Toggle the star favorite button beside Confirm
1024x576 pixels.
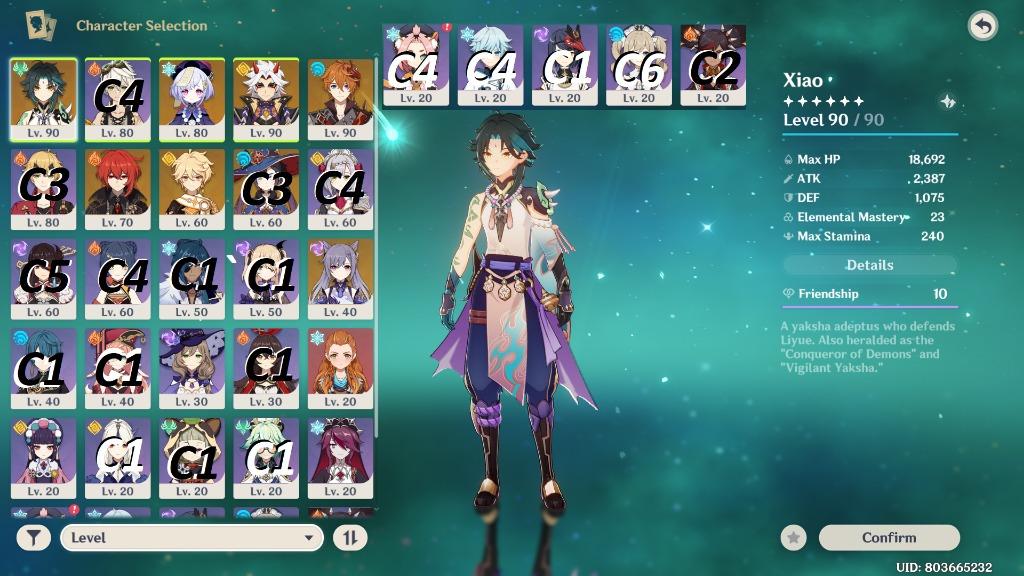pos(794,538)
